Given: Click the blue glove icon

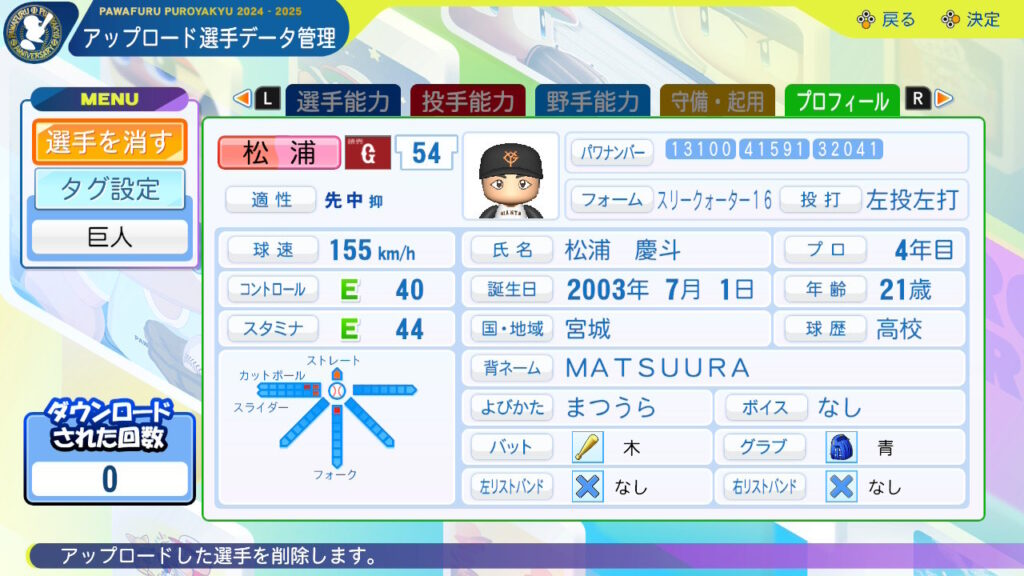Looking at the screenshot, I should pos(842,447).
